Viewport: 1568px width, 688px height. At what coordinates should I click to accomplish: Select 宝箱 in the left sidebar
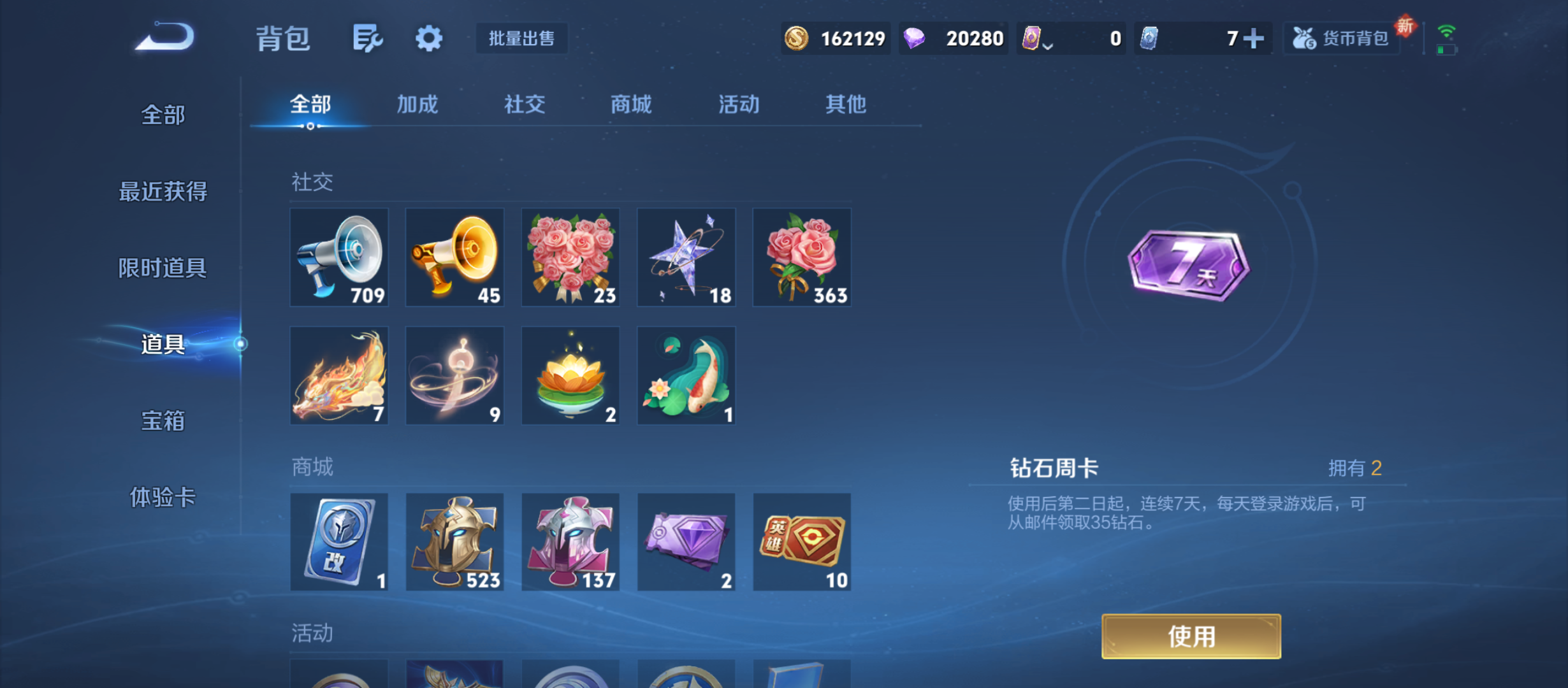tap(163, 422)
